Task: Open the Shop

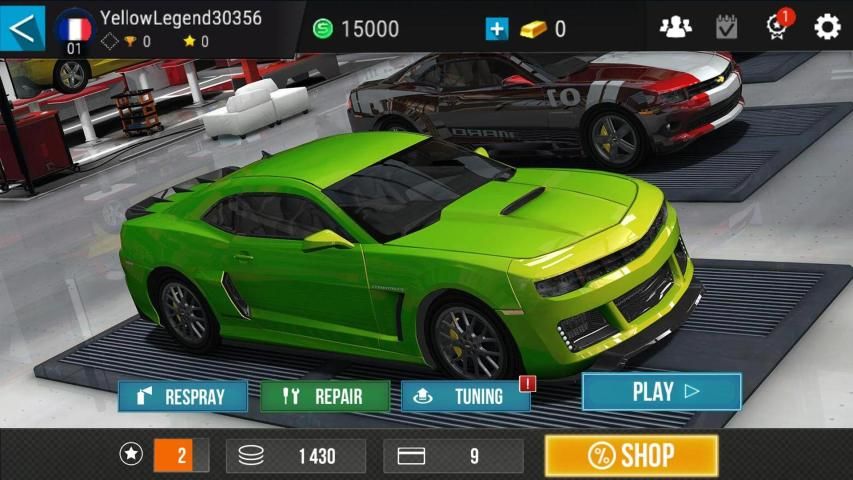Action: (631, 456)
